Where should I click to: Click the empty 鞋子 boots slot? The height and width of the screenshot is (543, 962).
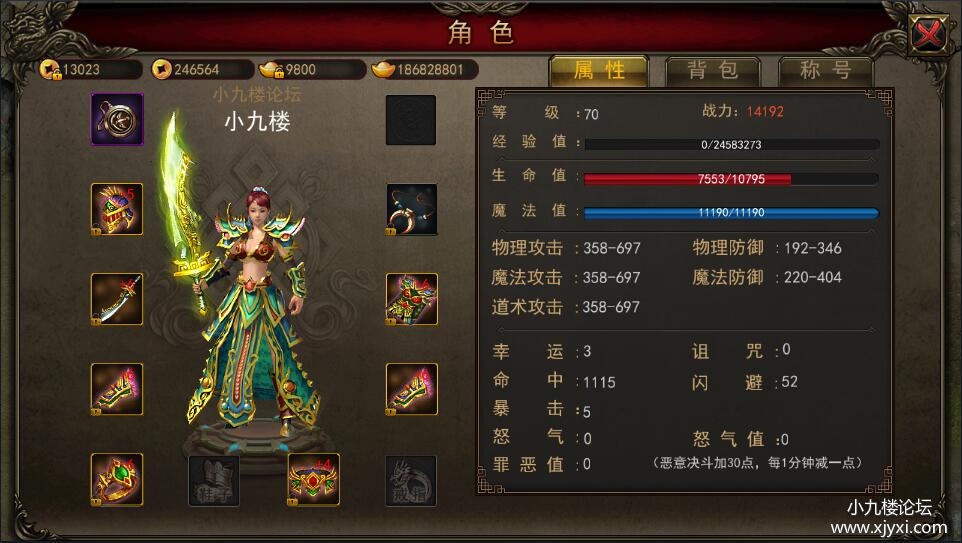tap(214, 480)
